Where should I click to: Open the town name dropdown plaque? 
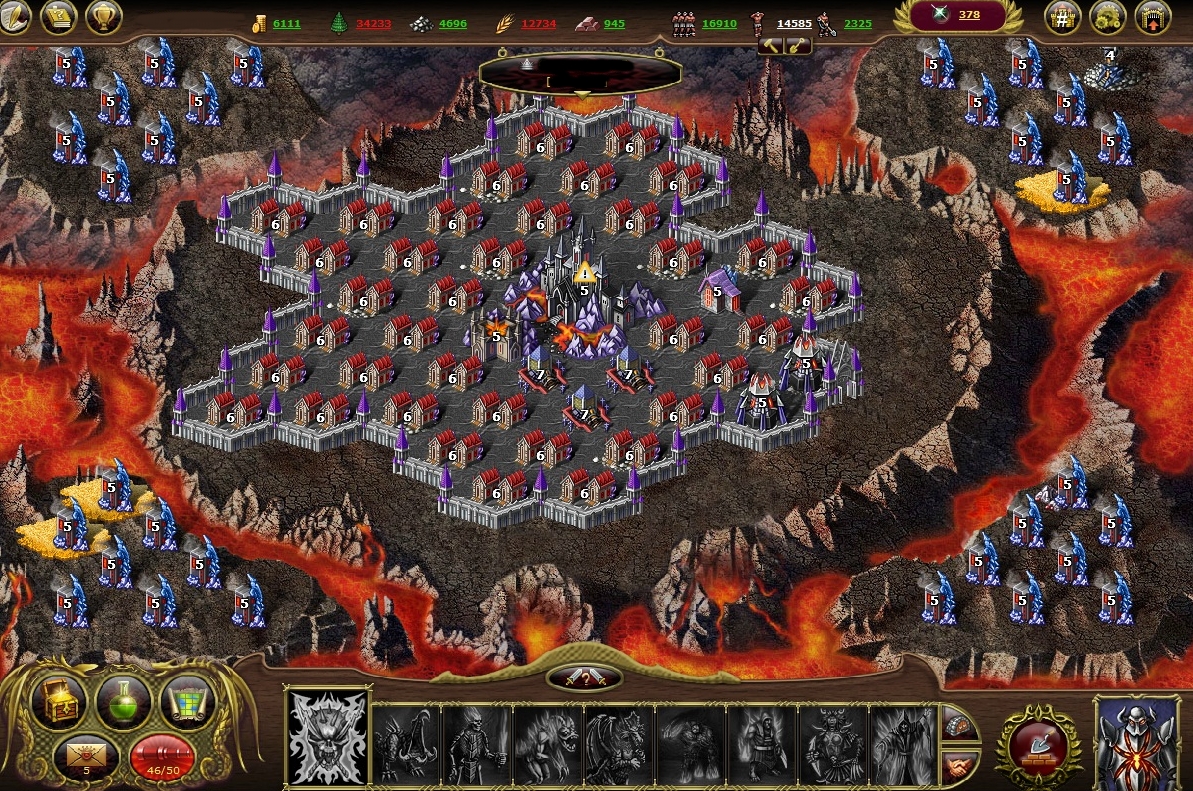(581, 74)
